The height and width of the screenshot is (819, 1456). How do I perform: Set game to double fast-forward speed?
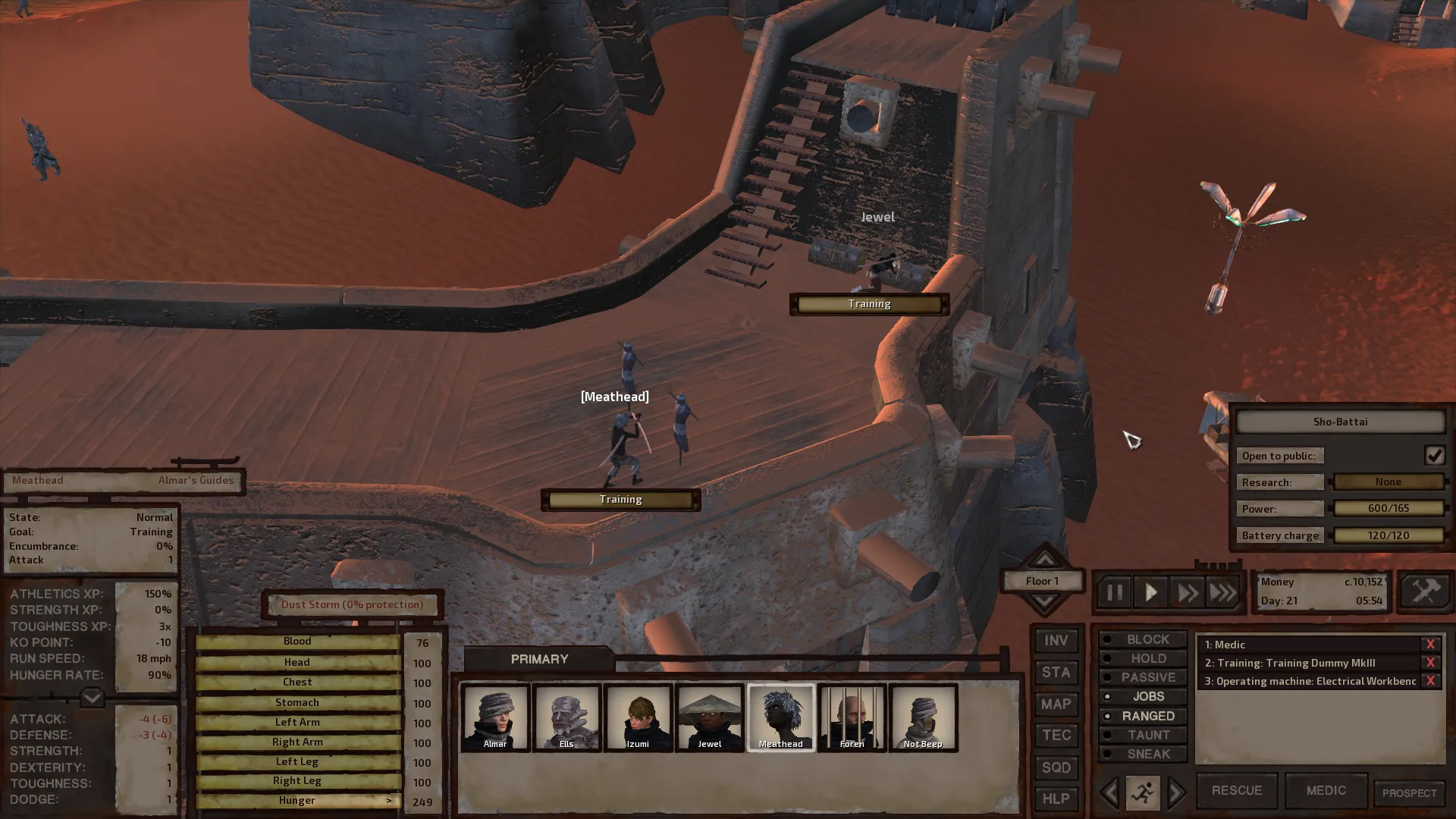[x=1187, y=592]
